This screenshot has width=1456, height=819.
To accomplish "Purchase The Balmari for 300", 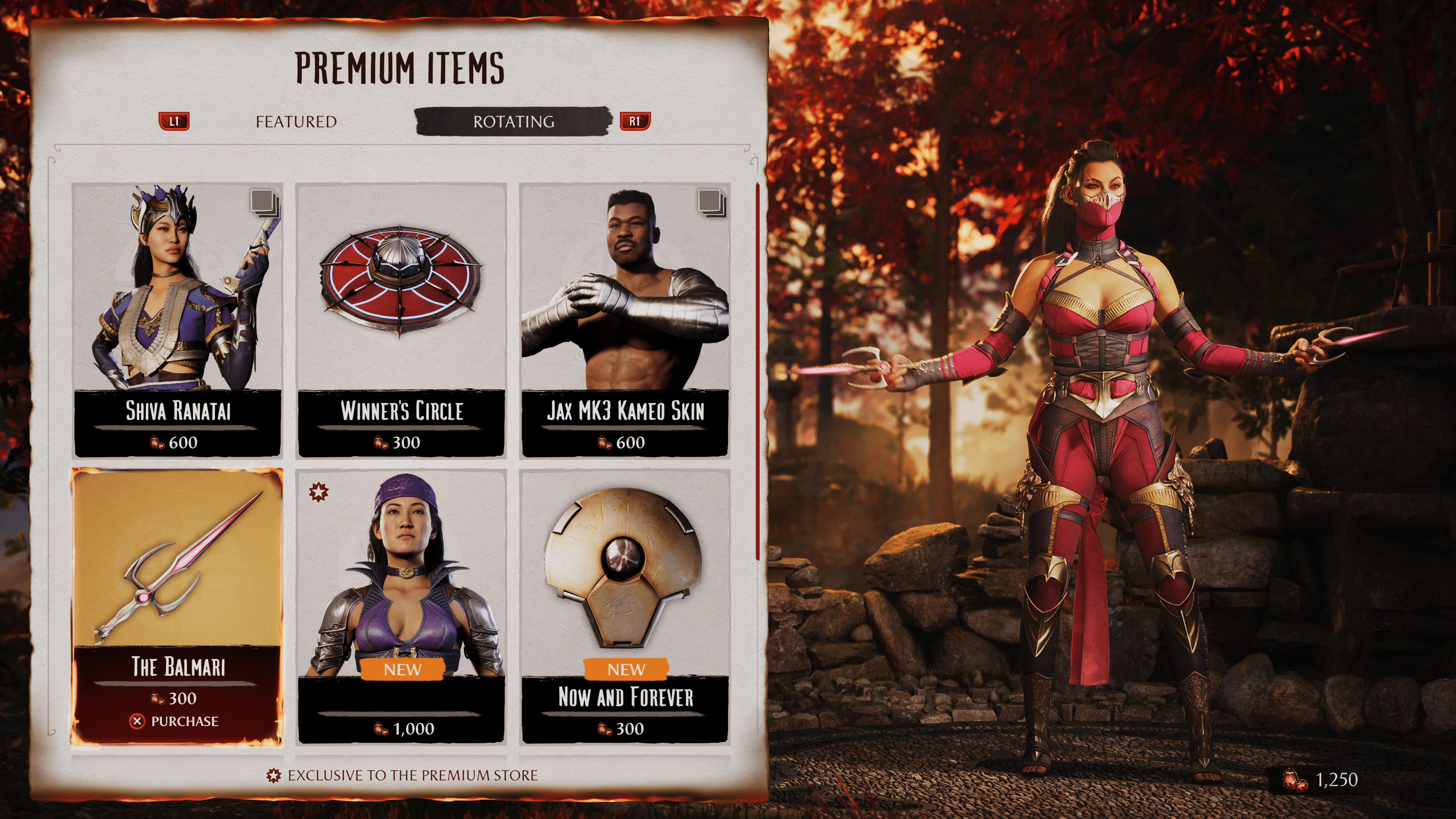I will pos(177,721).
